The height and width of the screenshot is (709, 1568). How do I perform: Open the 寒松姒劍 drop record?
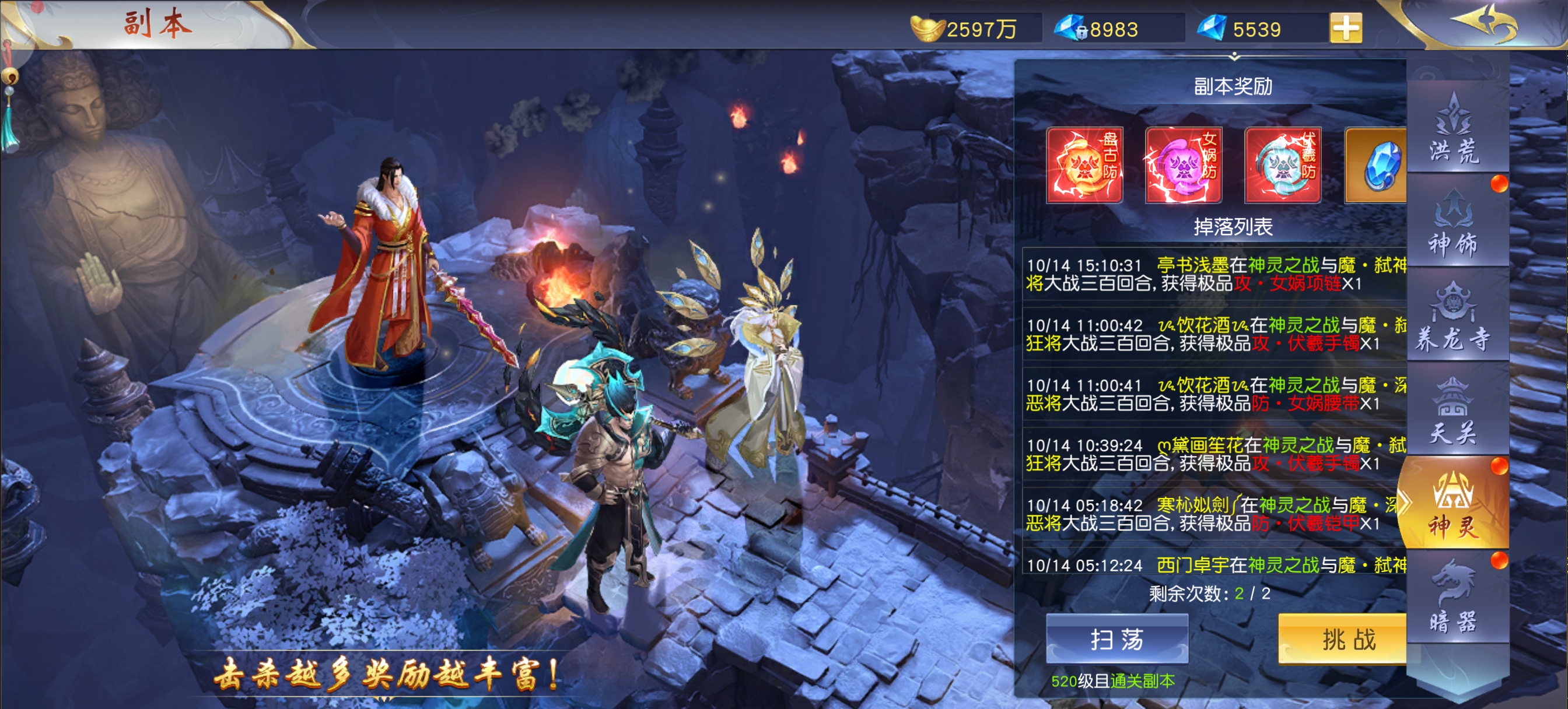point(1215,514)
